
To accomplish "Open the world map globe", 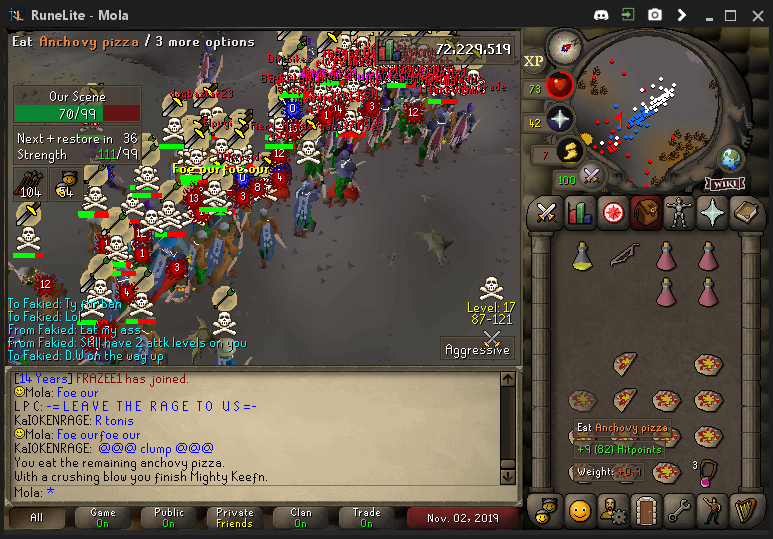I will coord(732,158).
